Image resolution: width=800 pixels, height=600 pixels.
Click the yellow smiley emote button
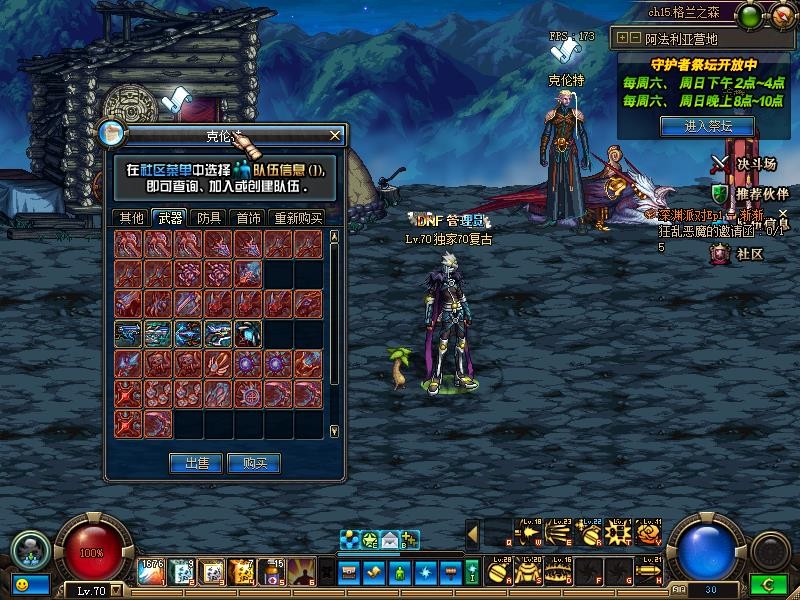coord(20,583)
